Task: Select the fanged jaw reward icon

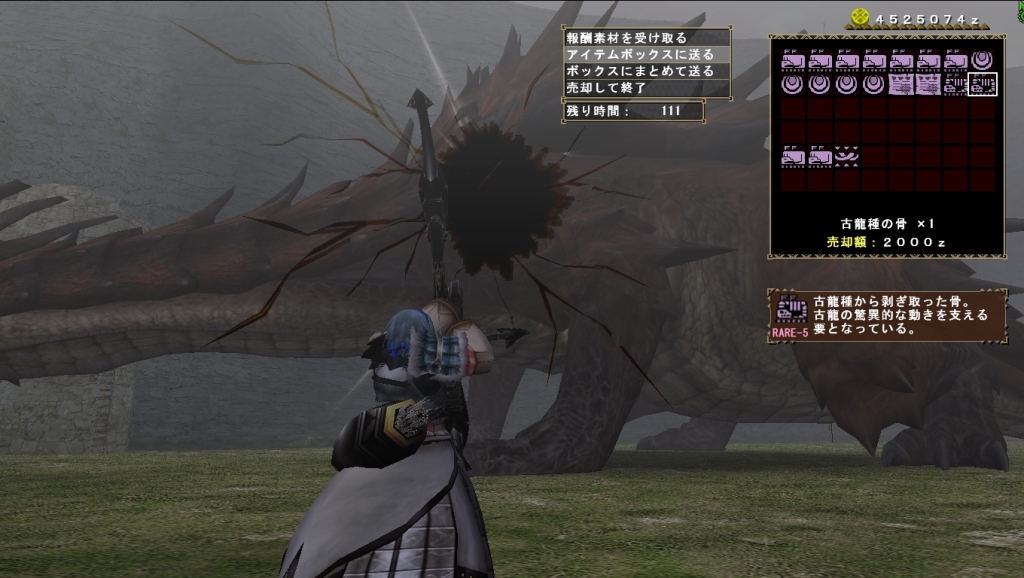Action: coord(847,156)
